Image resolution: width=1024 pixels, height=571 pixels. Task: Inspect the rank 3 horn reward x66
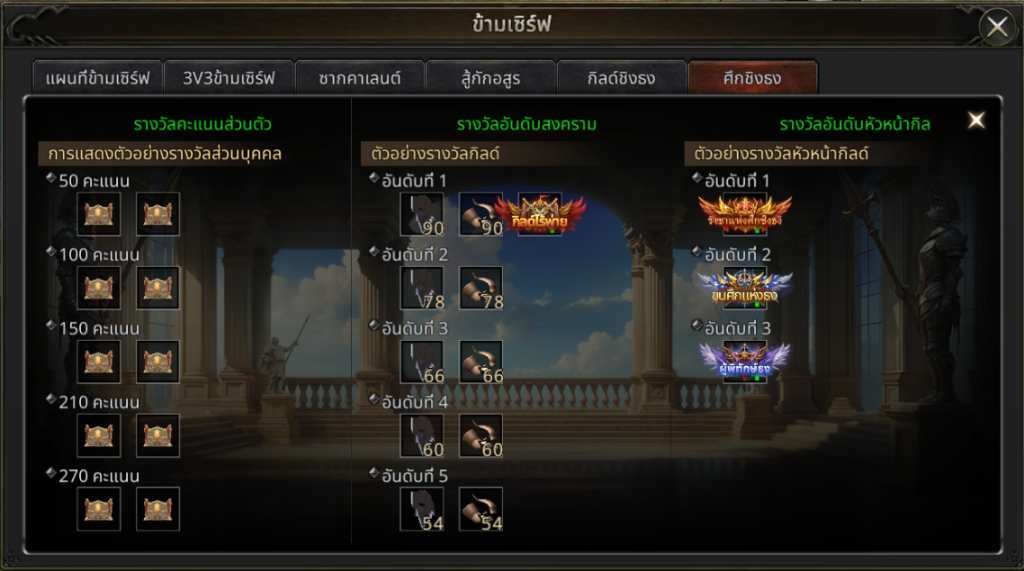coord(481,362)
